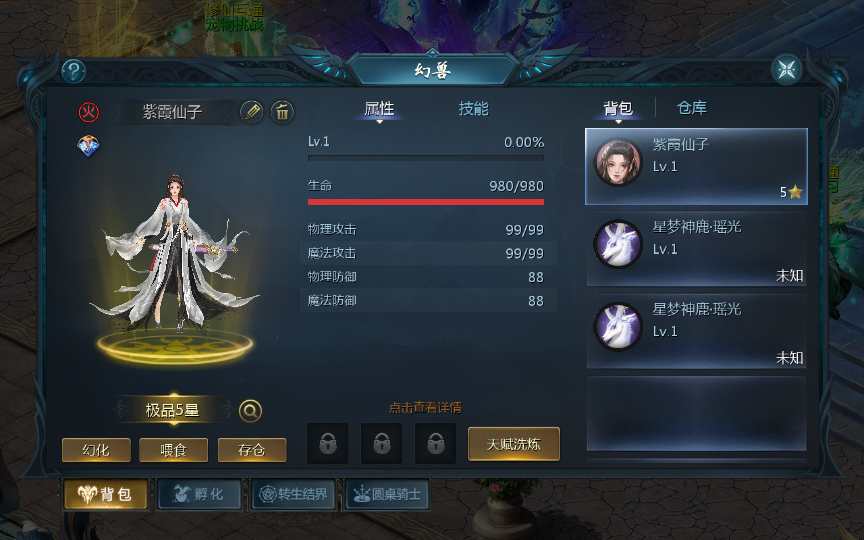The width and height of the screenshot is (864, 540).
Task: Close the 幻兽 pet window
Action: [787, 70]
